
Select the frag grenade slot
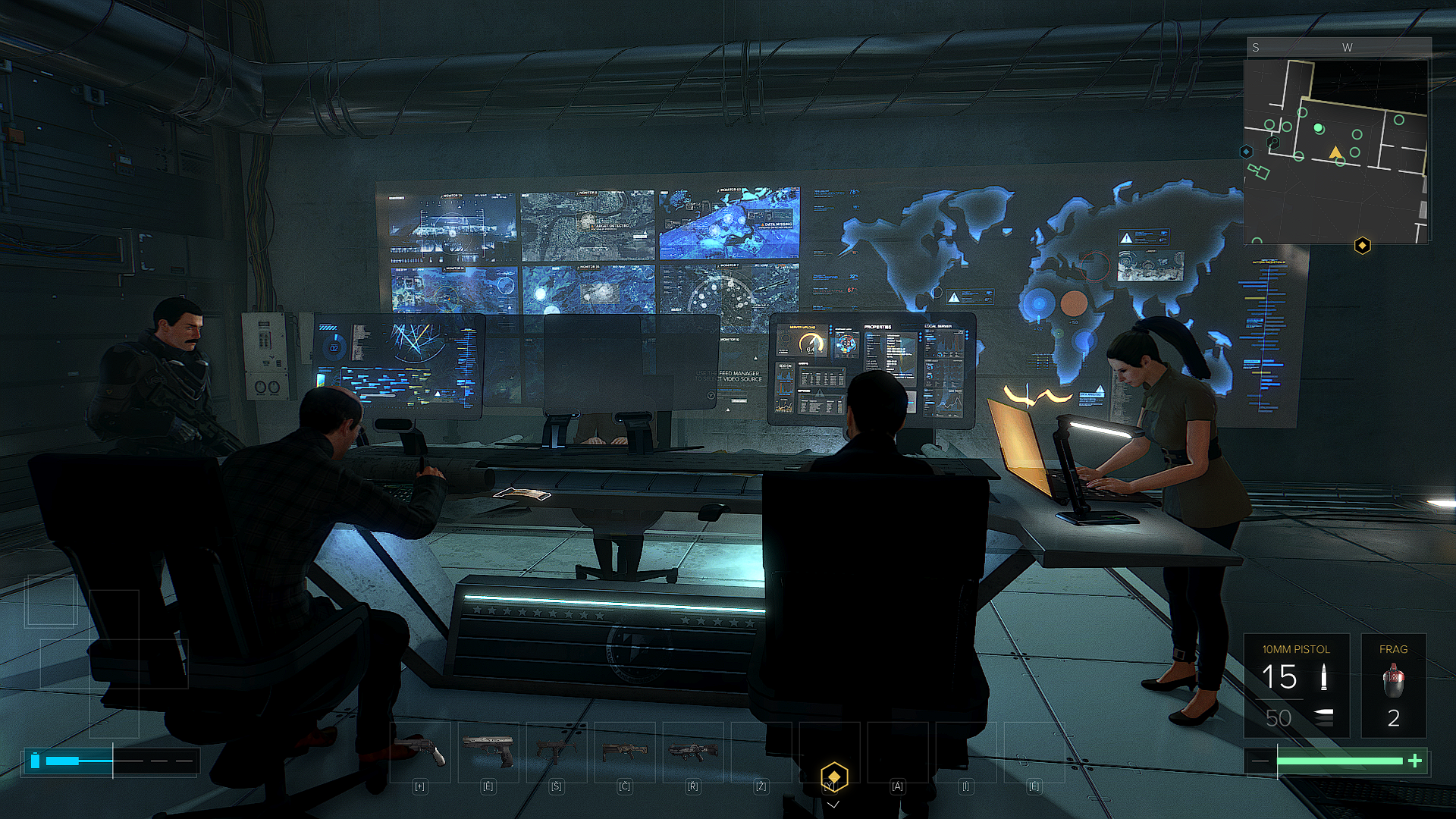[1393, 686]
